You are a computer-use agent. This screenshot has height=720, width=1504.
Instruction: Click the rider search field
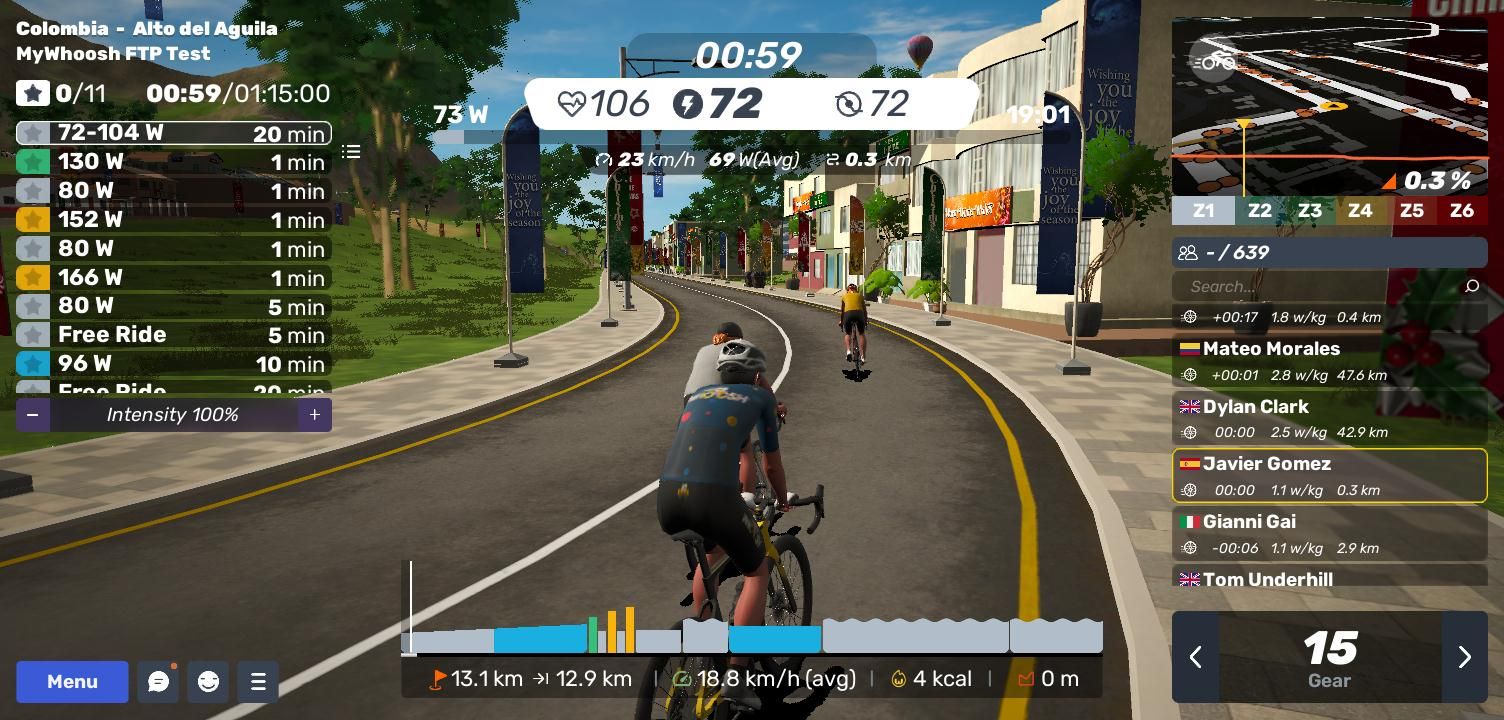[1318, 287]
